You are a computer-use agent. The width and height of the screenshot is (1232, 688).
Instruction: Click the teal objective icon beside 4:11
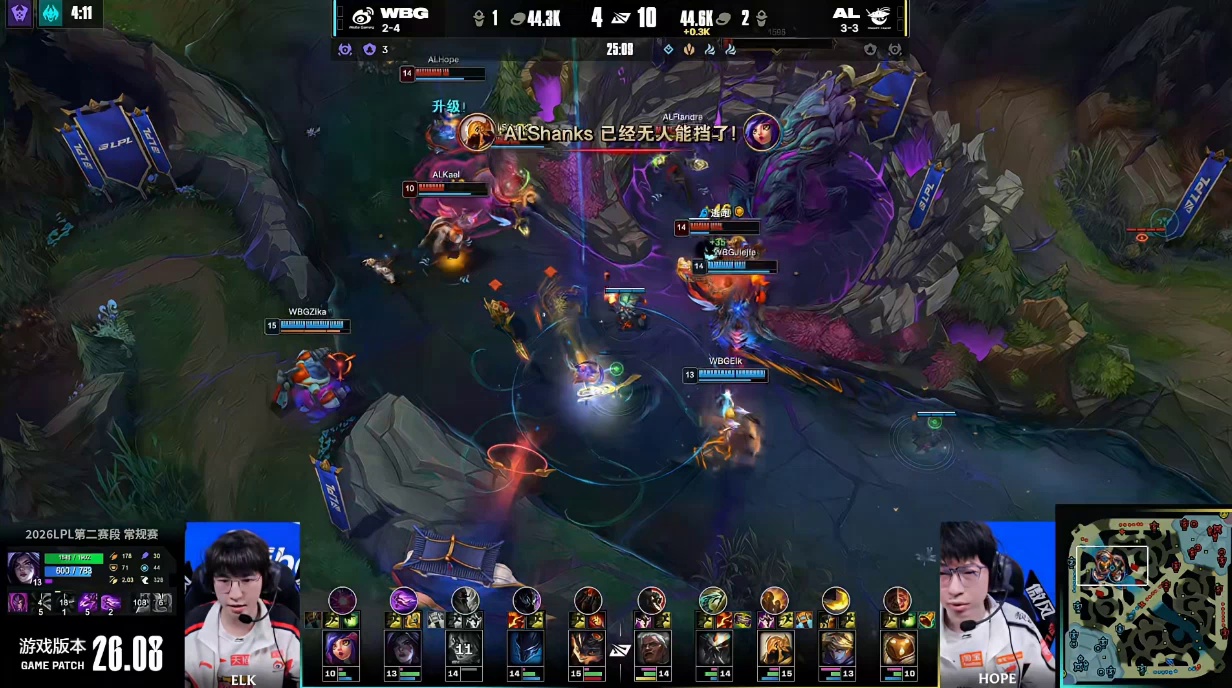50,14
